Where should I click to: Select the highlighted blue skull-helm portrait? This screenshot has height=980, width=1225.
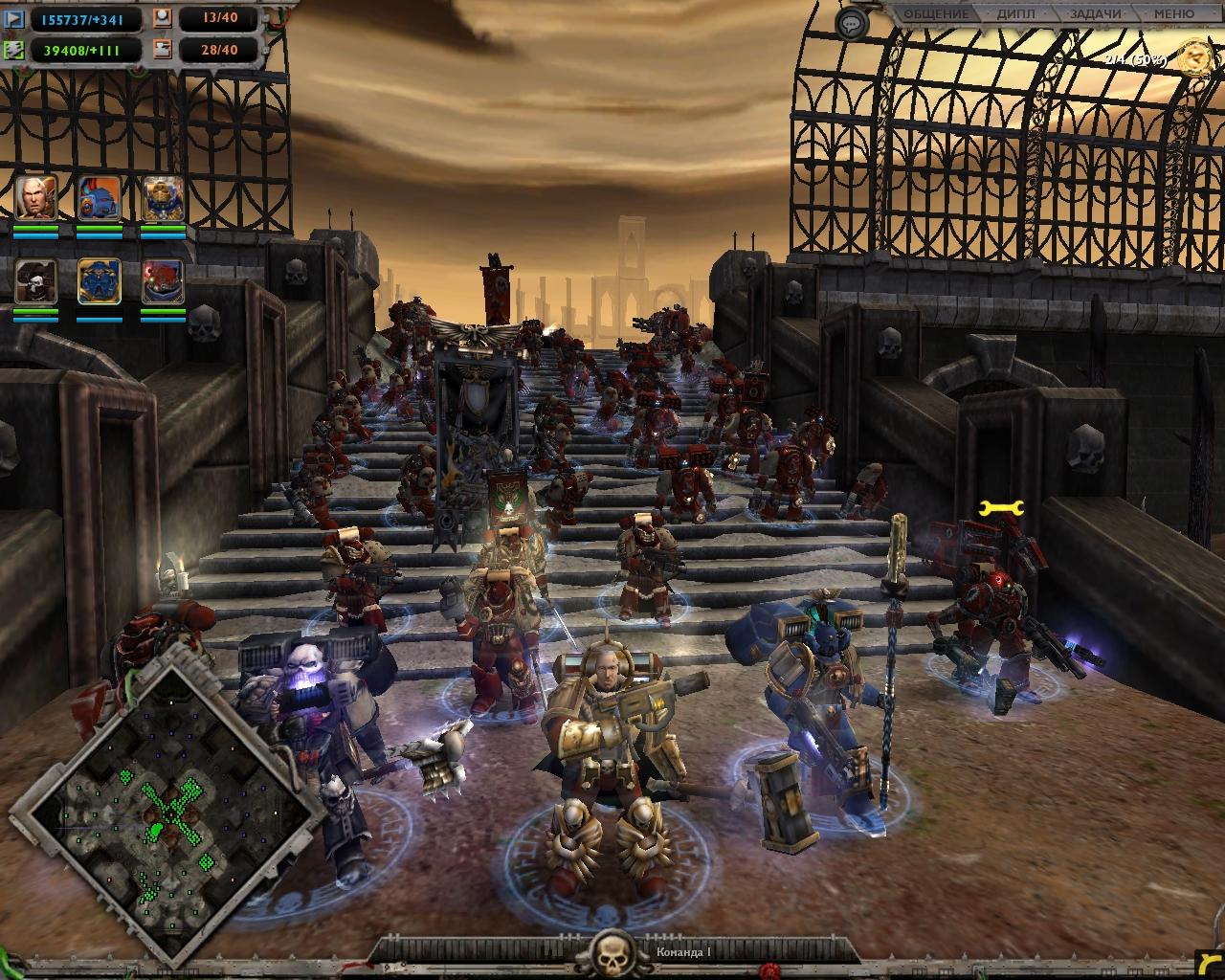click(x=100, y=281)
